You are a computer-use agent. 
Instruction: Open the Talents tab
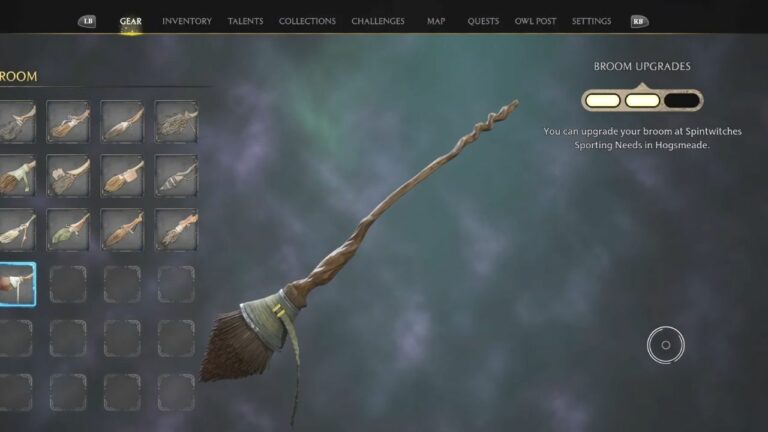pyautogui.click(x=245, y=21)
